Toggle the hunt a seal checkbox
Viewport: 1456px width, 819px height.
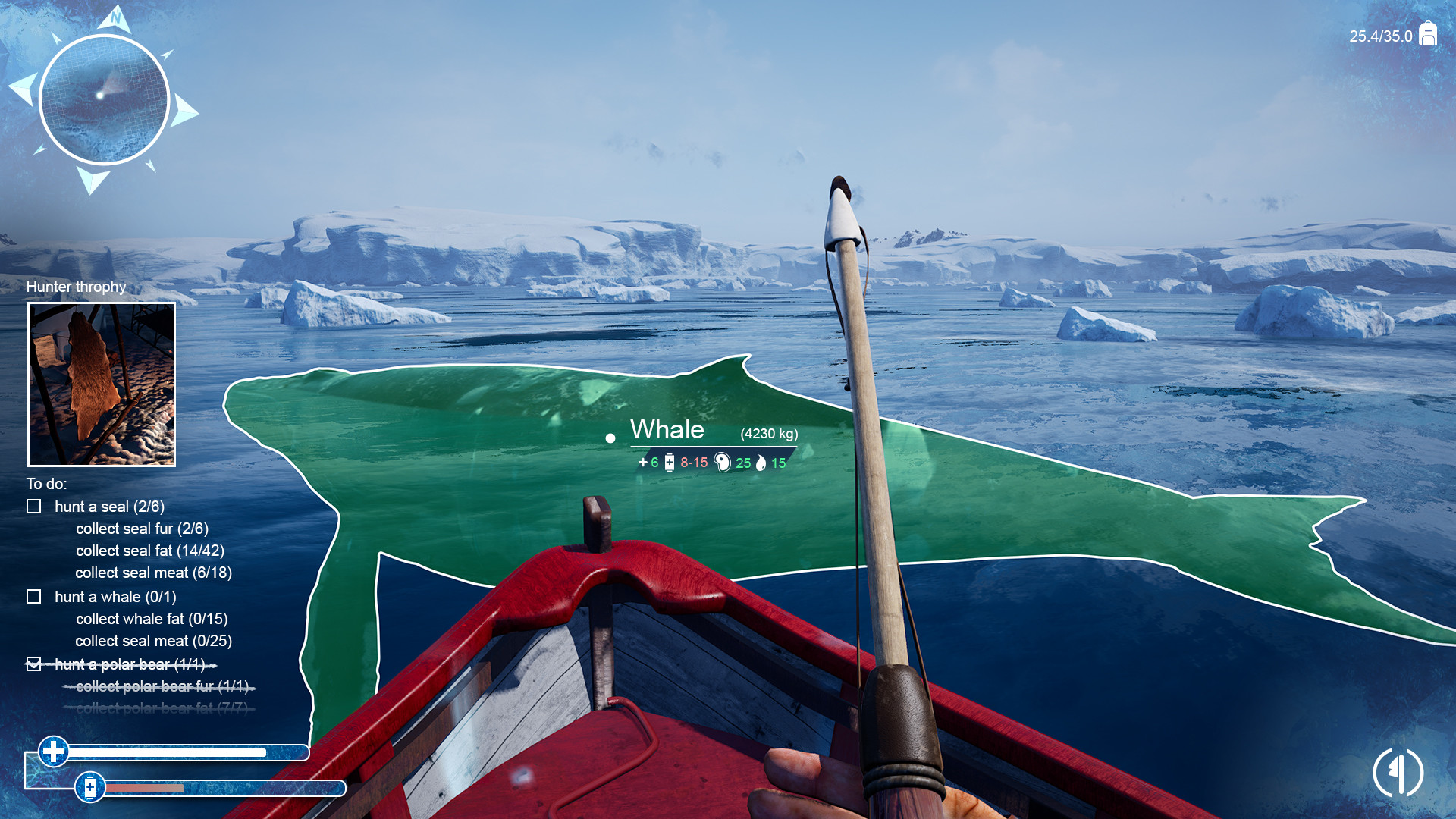(34, 507)
